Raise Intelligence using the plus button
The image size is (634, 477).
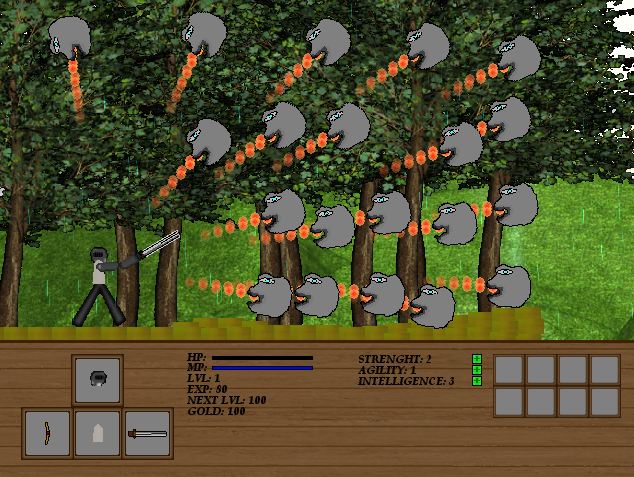click(477, 380)
